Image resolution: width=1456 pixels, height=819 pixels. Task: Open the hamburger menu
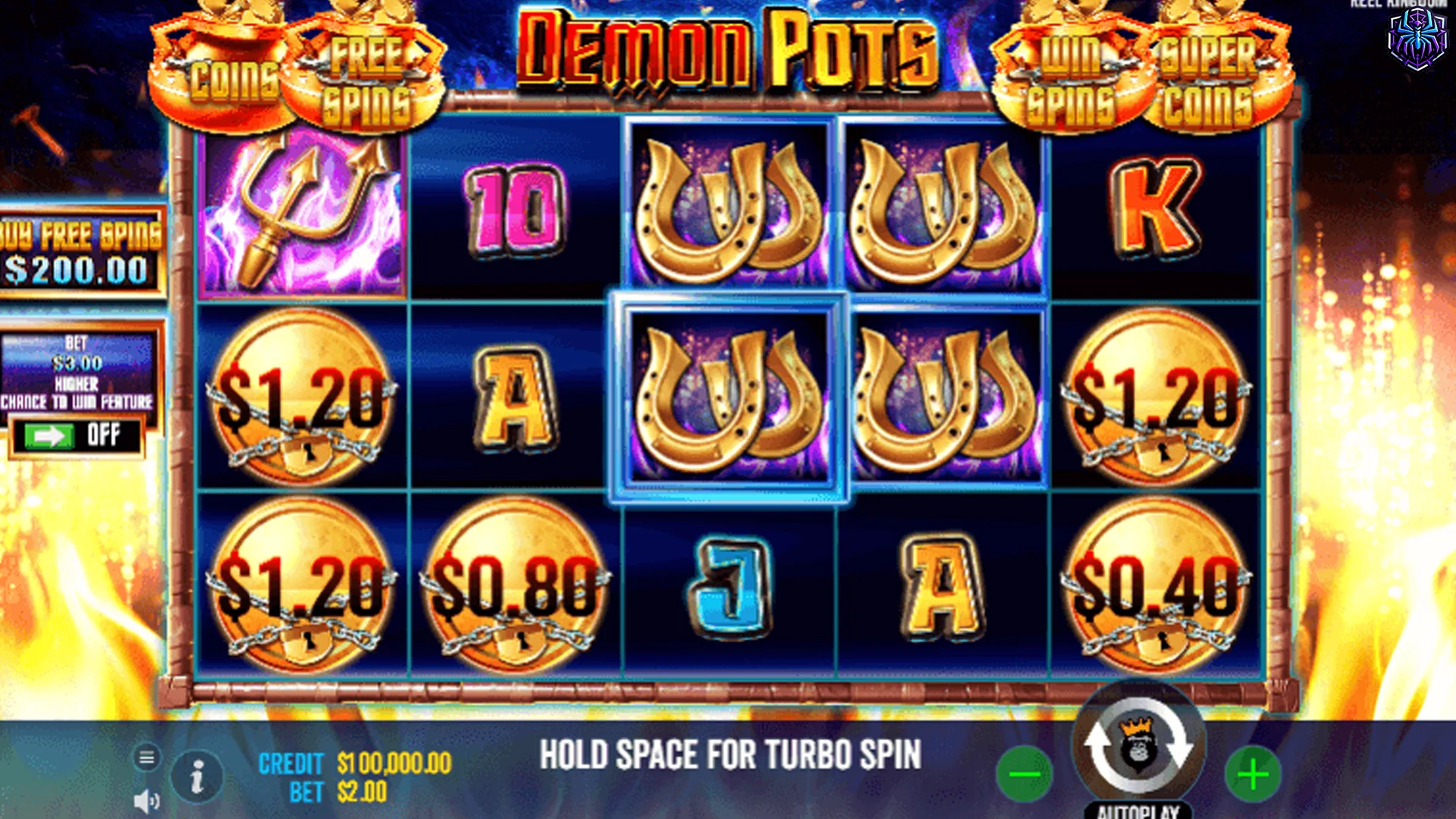pyautogui.click(x=146, y=755)
